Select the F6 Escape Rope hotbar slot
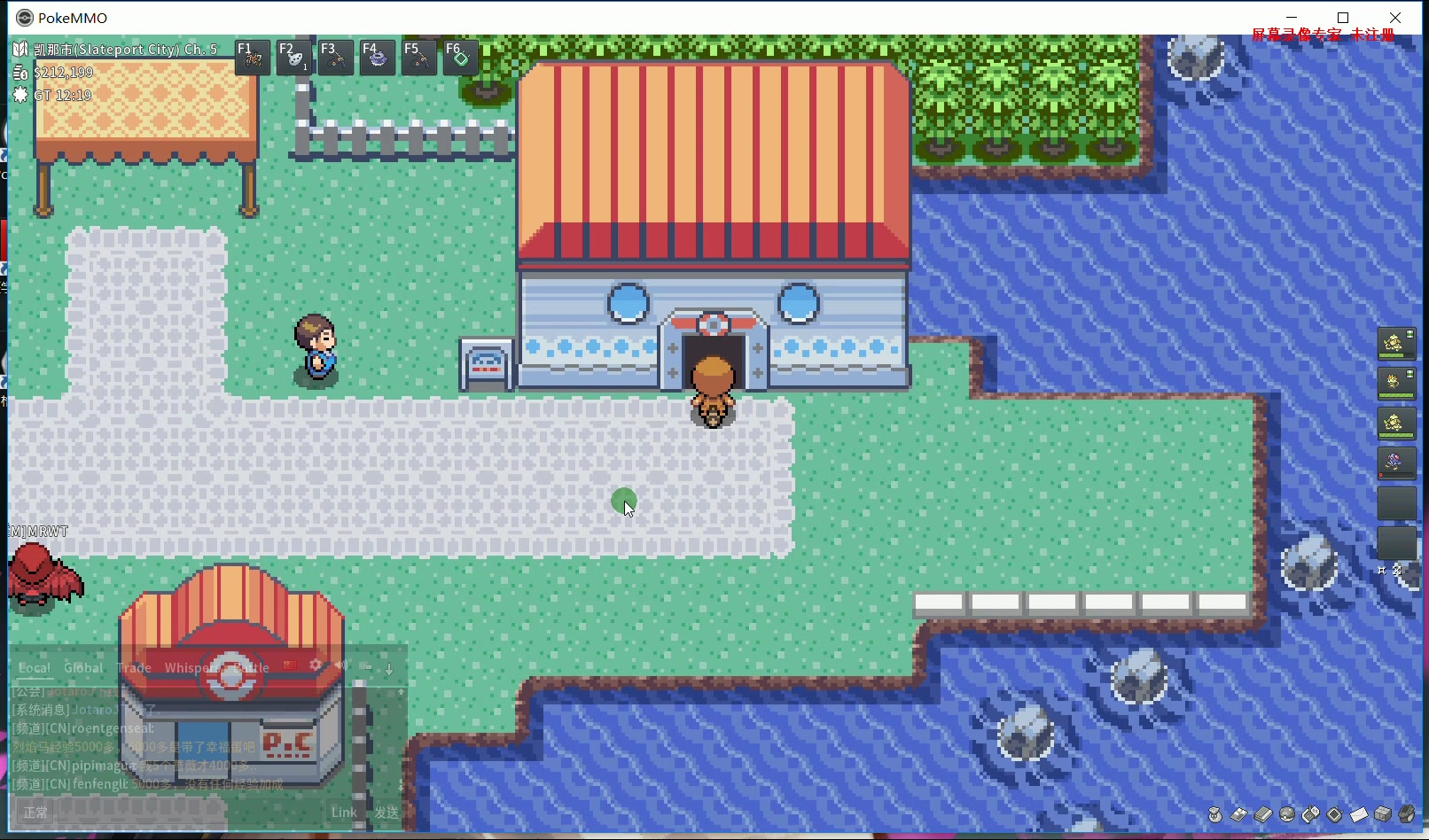Screen dimensions: 1429x840 (460, 57)
